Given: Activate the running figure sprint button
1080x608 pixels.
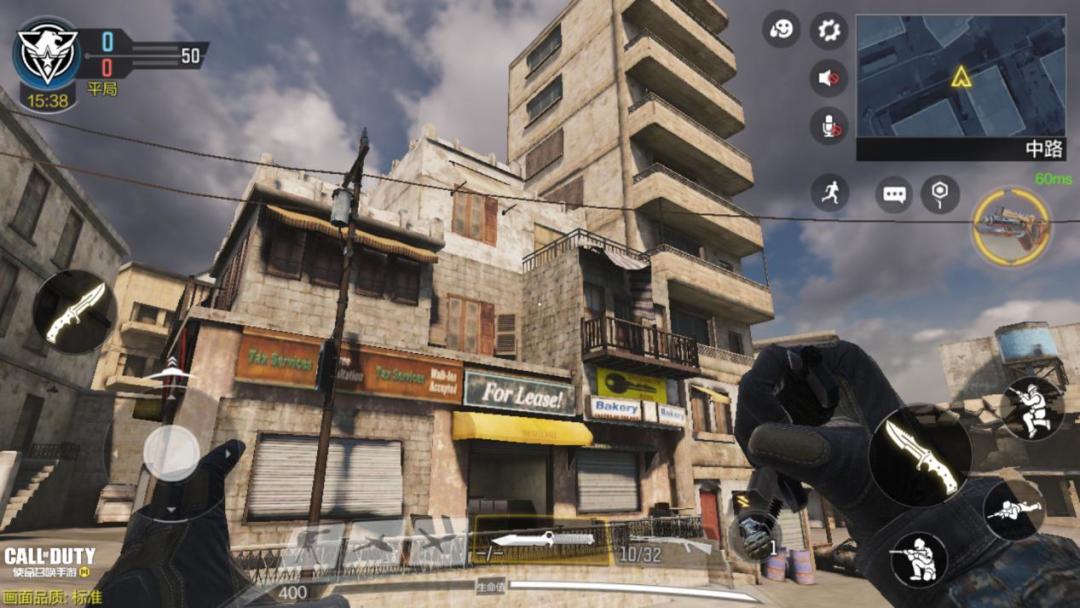Looking at the screenshot, I should [x=829, y=192].
